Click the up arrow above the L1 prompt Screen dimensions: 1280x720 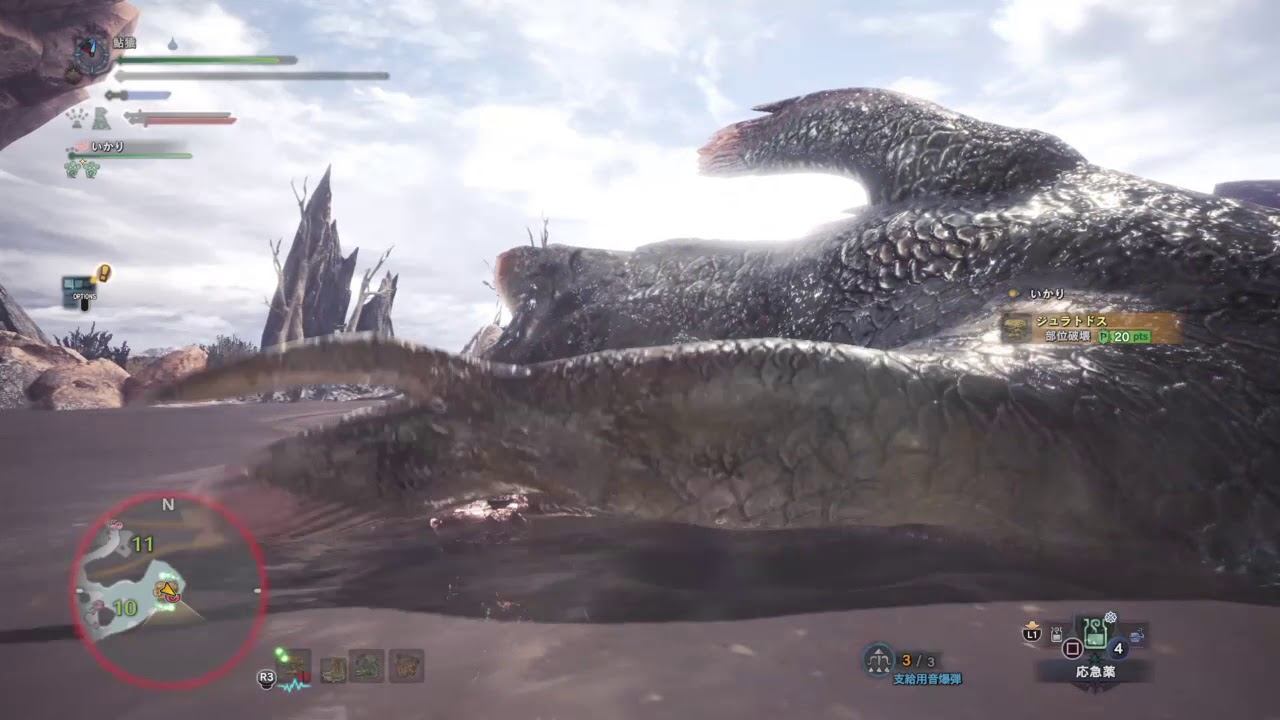tap(1032, 624)
